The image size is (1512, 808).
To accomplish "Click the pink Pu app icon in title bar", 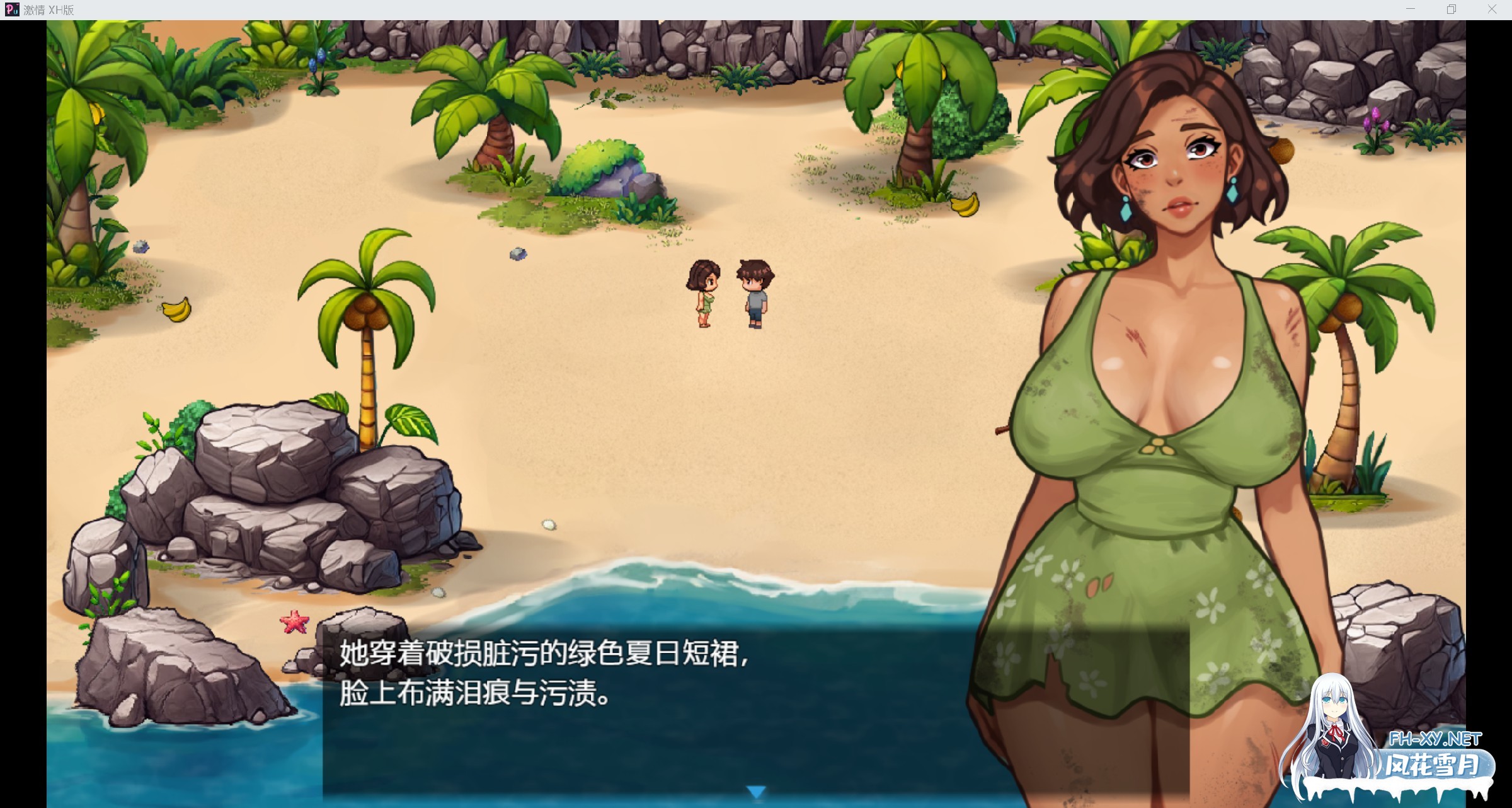I will tap(13, 9).
